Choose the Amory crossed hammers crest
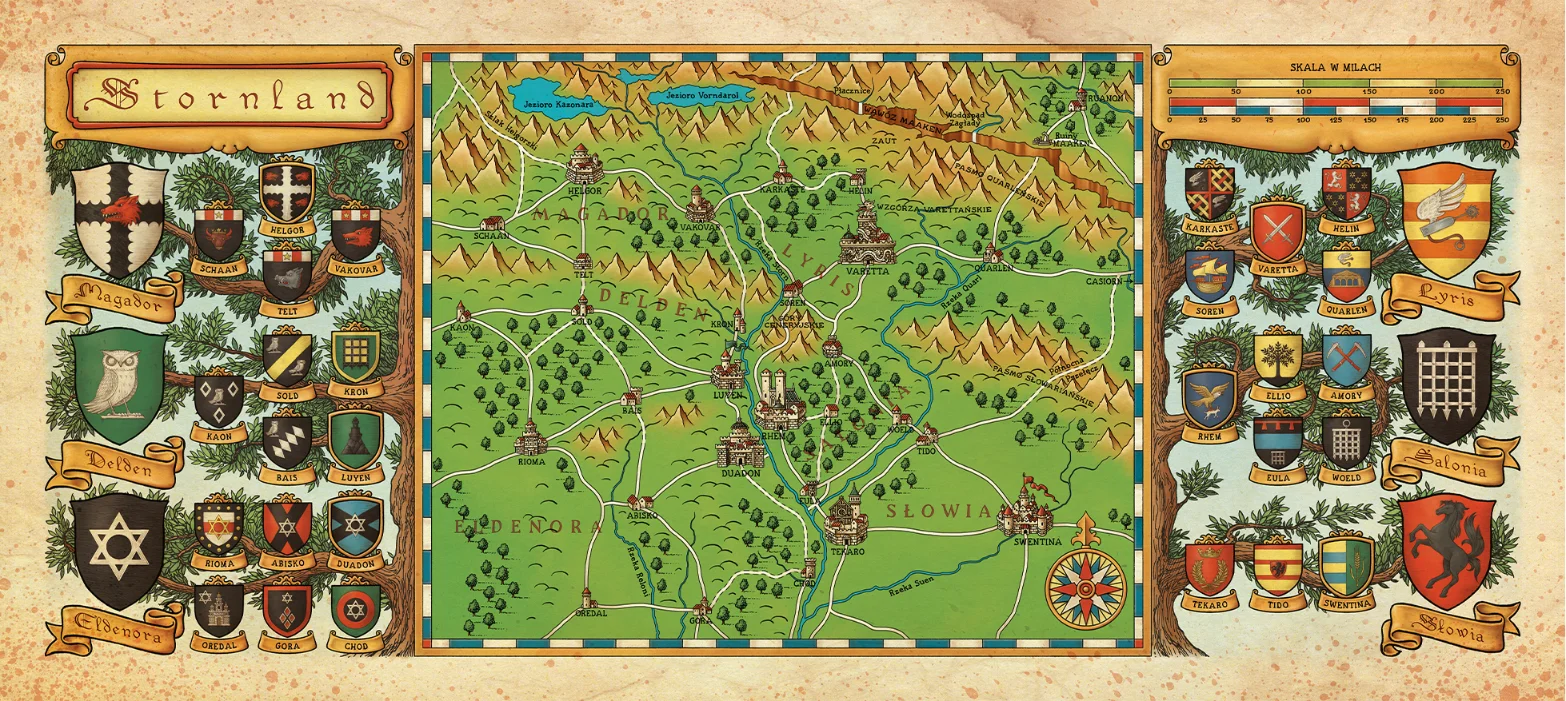The image size is (1566, 701). click(x=1346, y=358)
